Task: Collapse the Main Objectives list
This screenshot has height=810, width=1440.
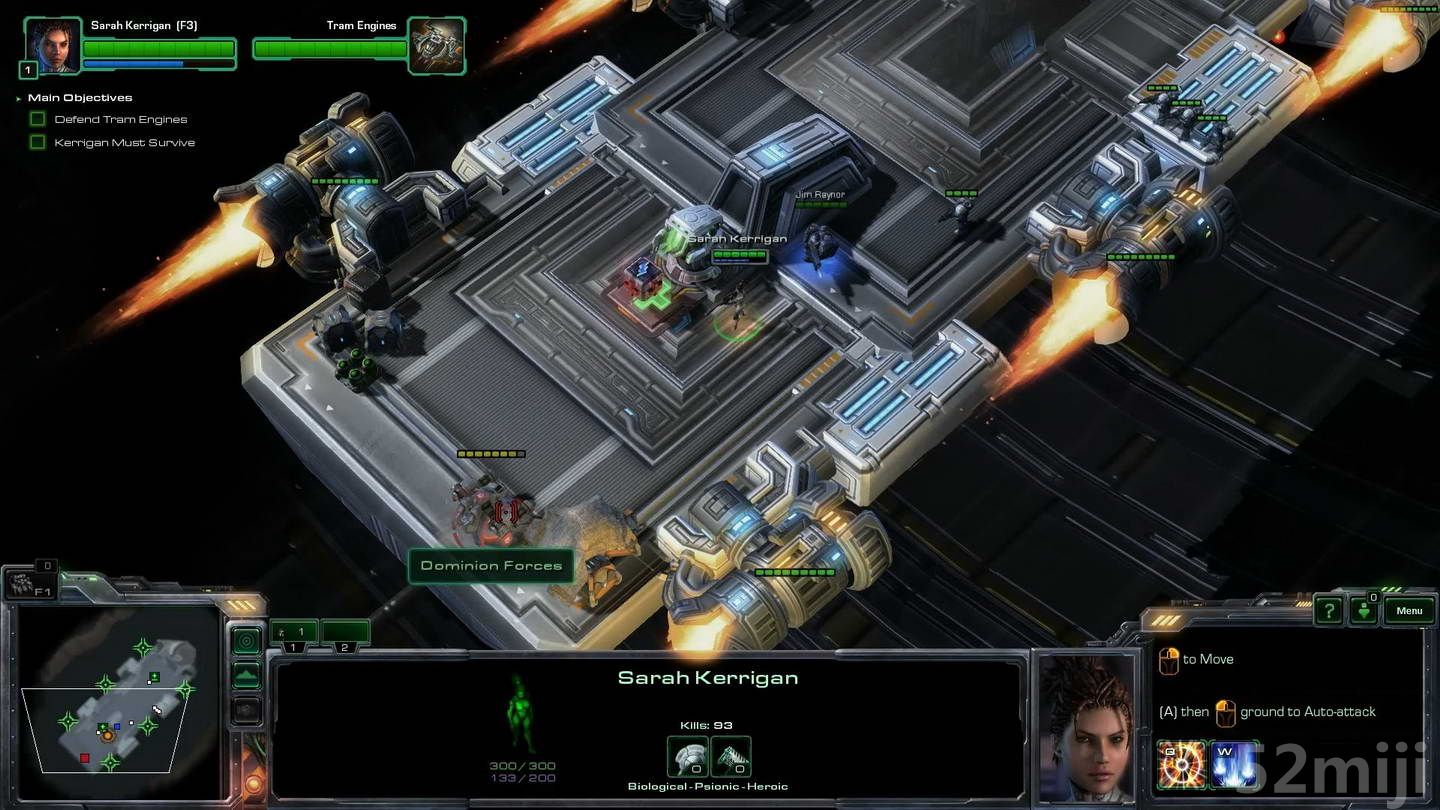Action: point(16,97)
